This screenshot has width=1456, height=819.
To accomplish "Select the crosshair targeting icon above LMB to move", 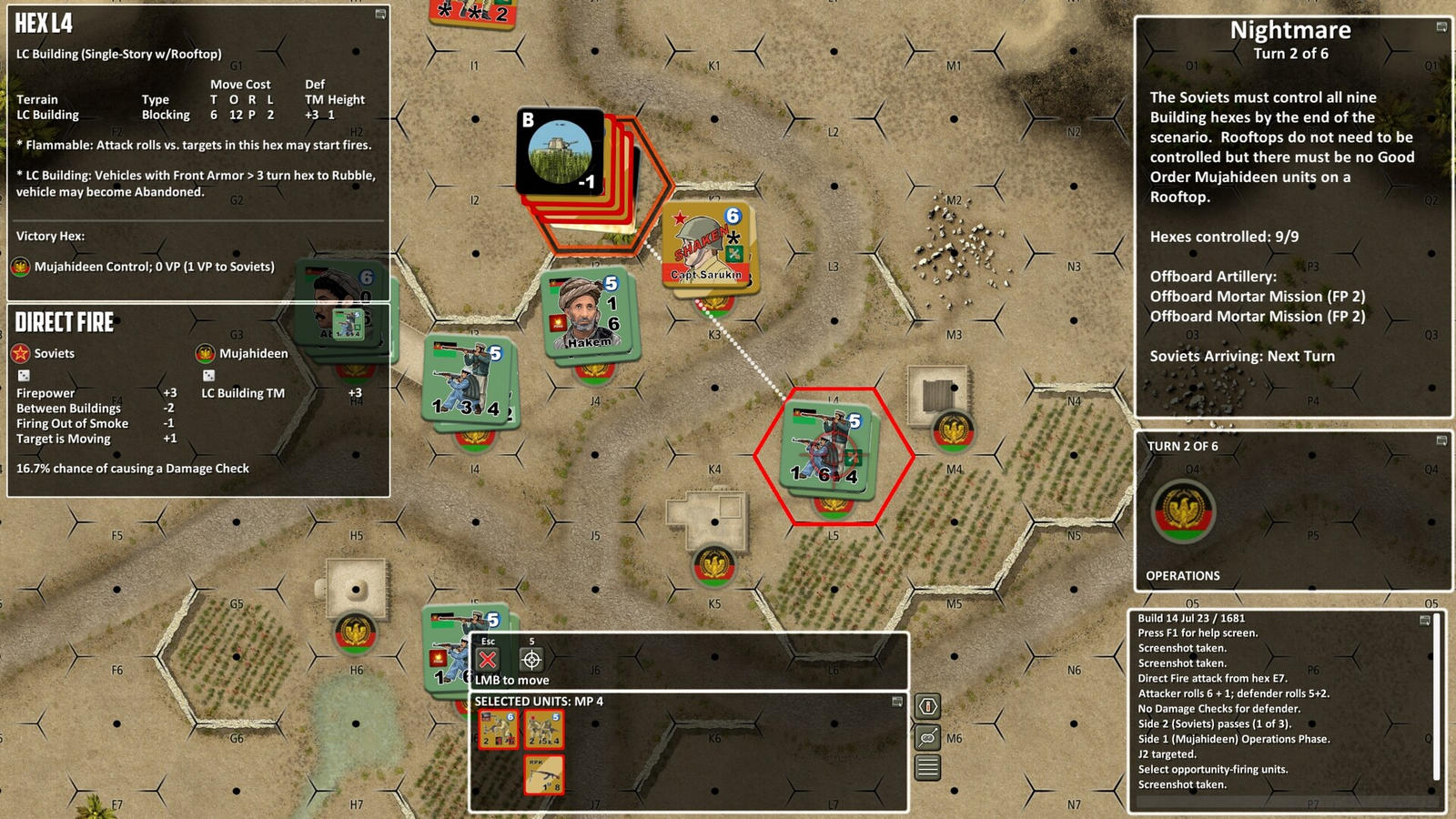I will (531, 661).
